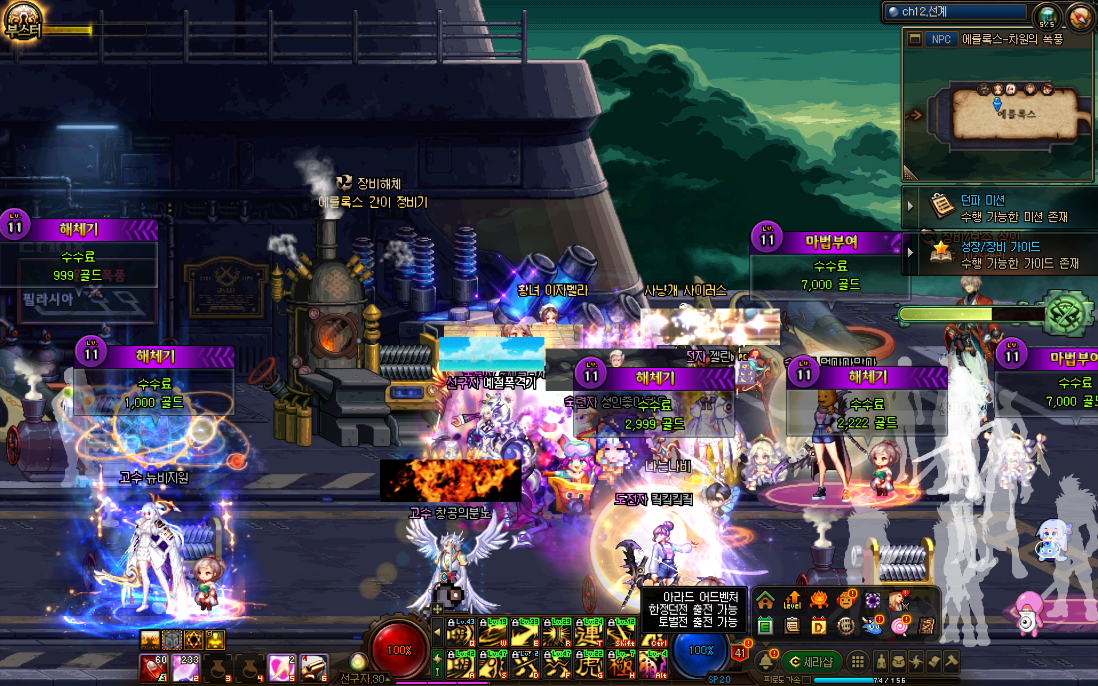The image size is (1098, 686).
Task: Open the pink lollipop event icon
Action: (899, 626)
